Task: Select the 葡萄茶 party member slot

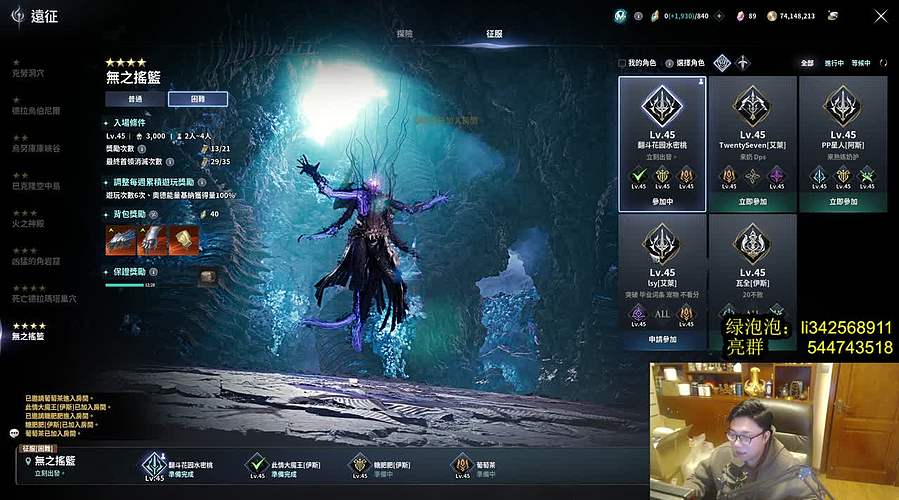Action: point(462,465)
